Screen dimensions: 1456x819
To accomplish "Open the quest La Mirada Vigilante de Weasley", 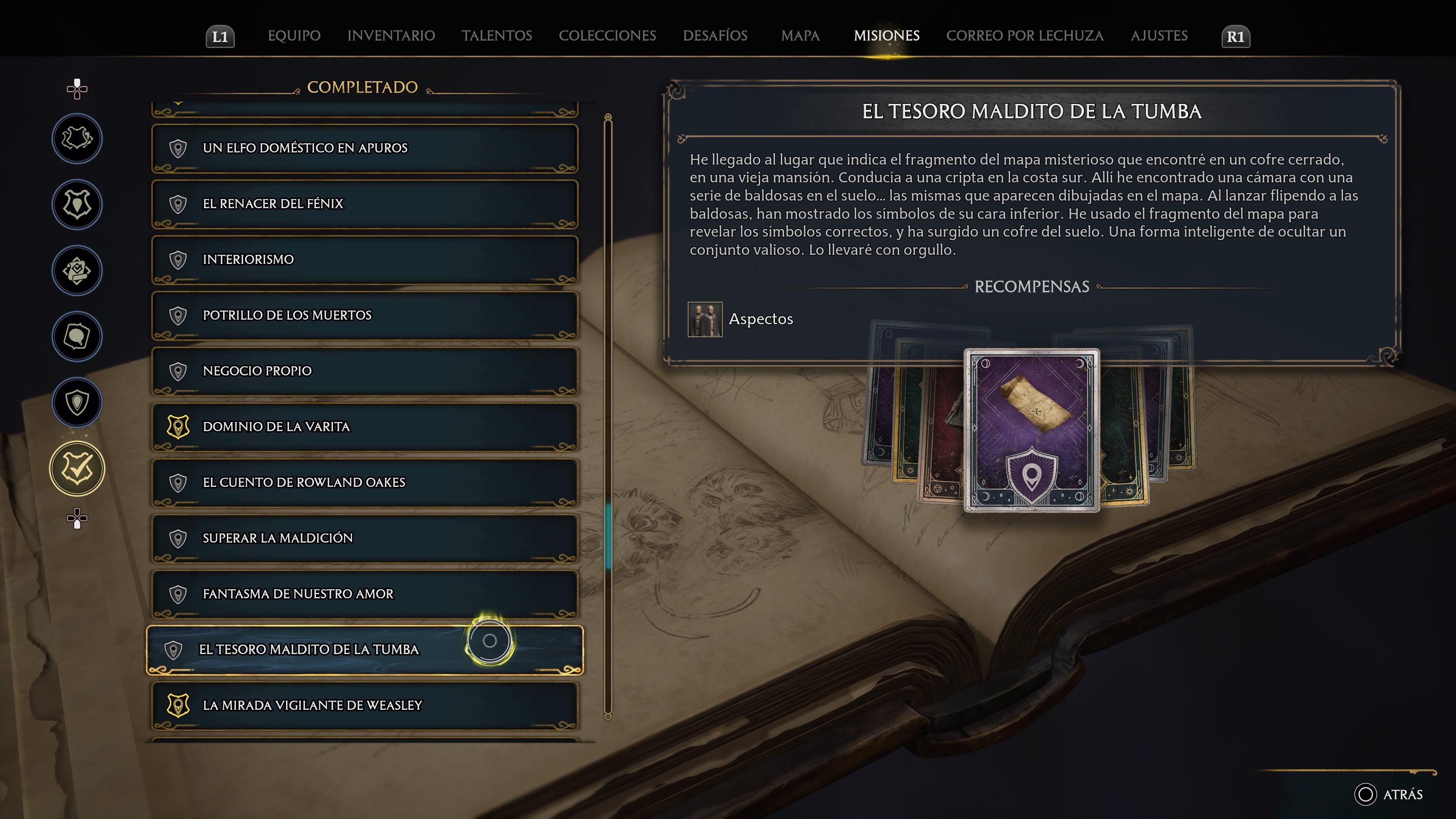I will pos(364,705).
